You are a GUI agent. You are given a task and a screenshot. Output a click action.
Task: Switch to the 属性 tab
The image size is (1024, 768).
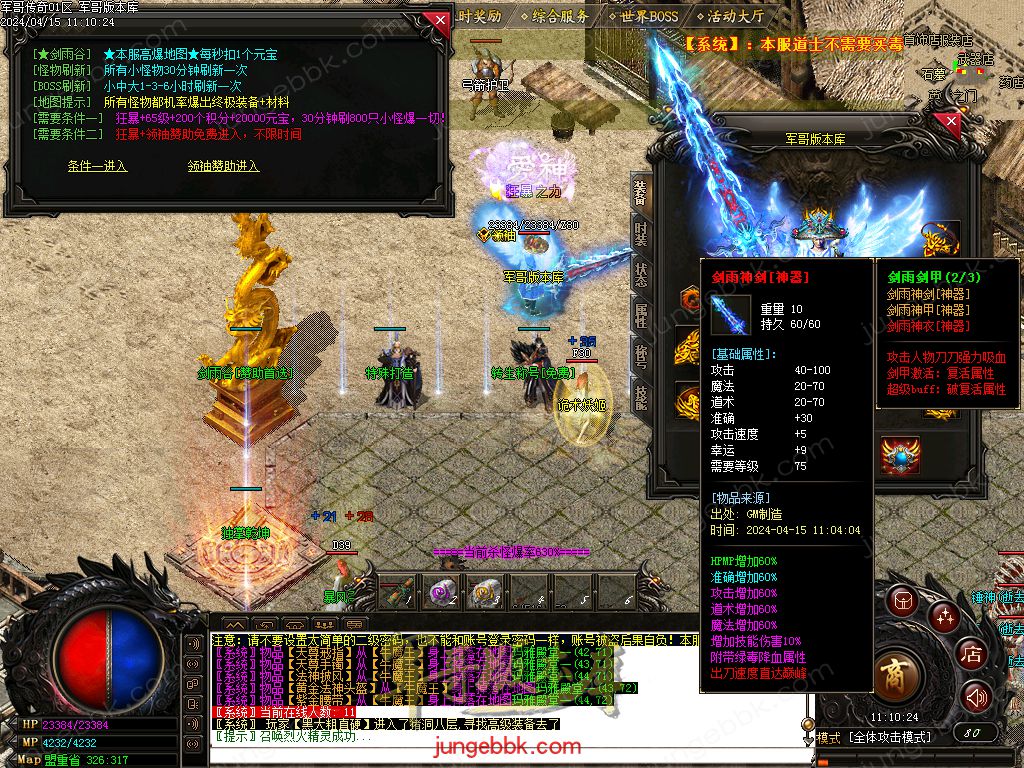coord(641,315)
